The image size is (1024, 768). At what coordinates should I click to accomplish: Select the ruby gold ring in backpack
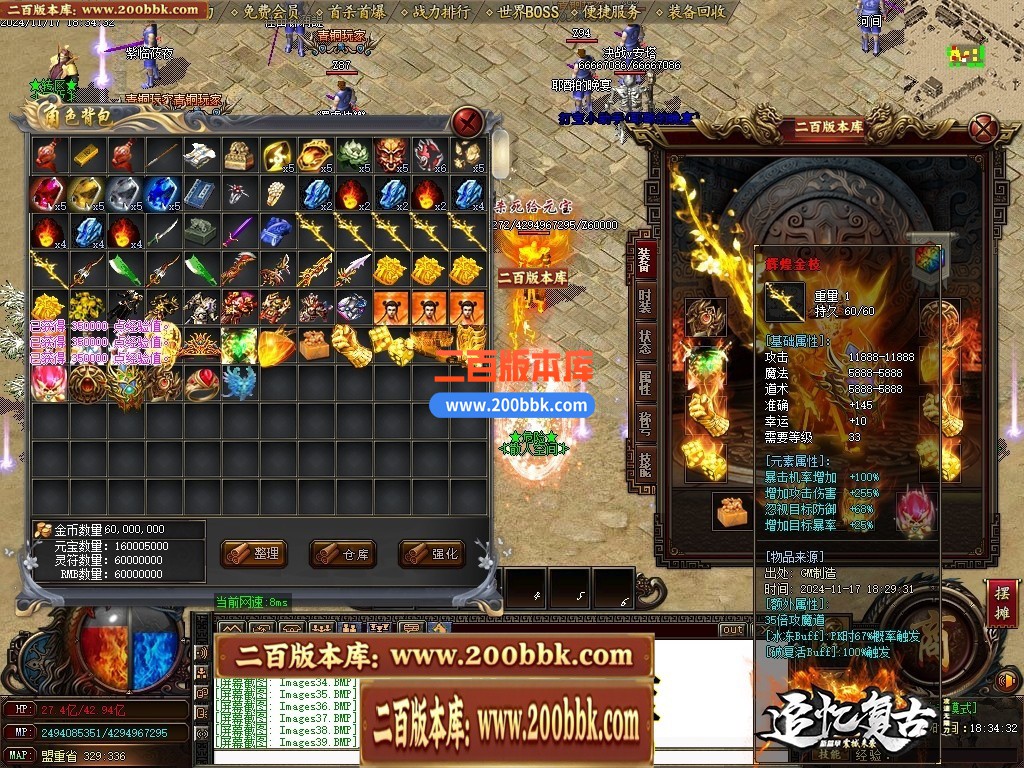pyautogui.click(x=199, y=383)
